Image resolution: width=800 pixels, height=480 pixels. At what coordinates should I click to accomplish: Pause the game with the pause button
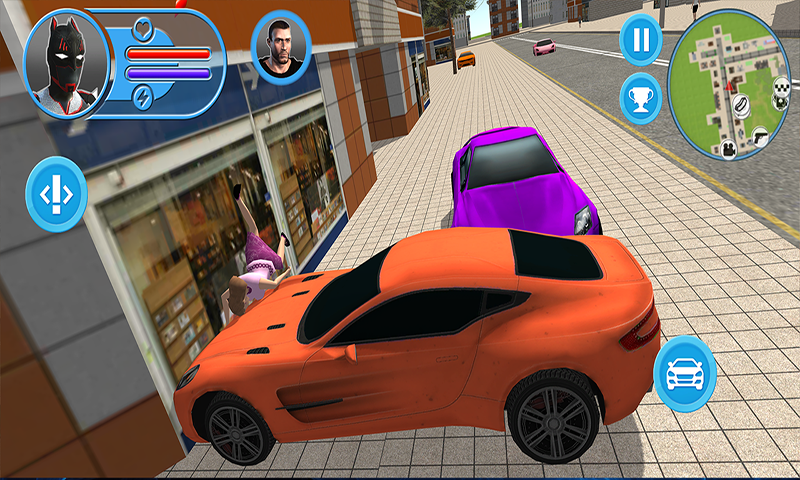coord(640,41)
